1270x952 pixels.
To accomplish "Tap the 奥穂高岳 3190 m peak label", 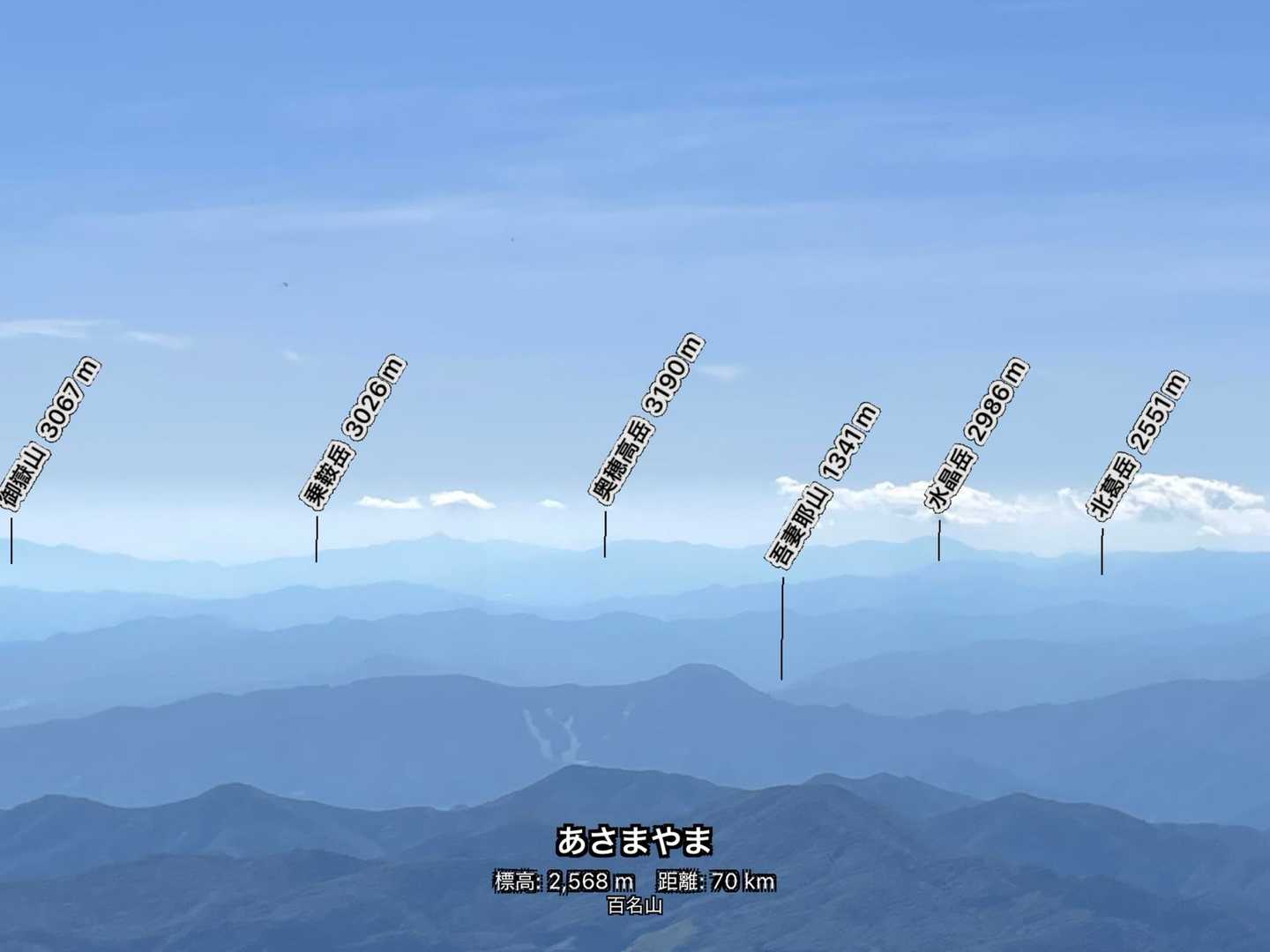I will point(646,419).
